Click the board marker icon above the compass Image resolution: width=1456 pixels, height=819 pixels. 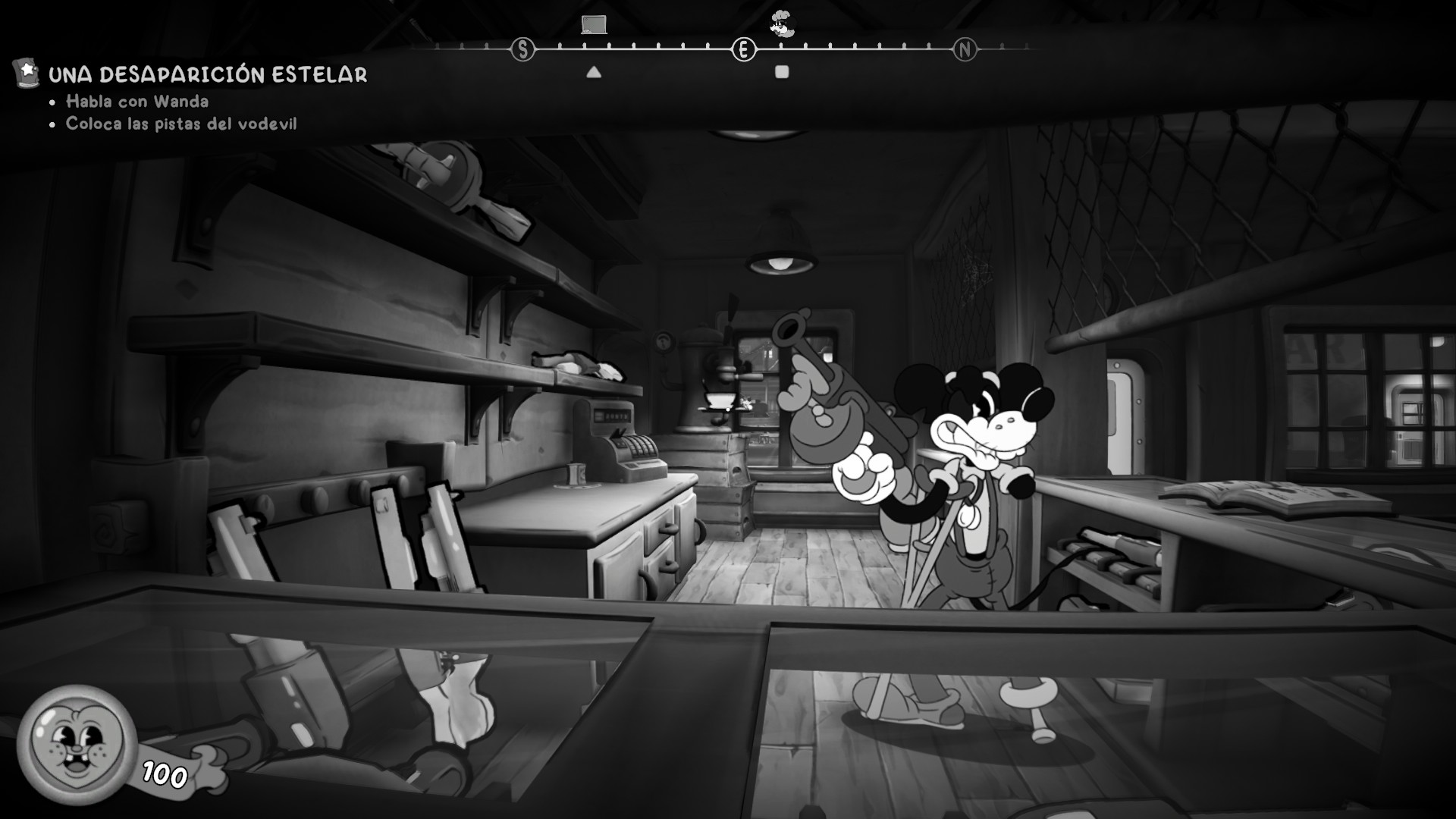pos(594,24)
